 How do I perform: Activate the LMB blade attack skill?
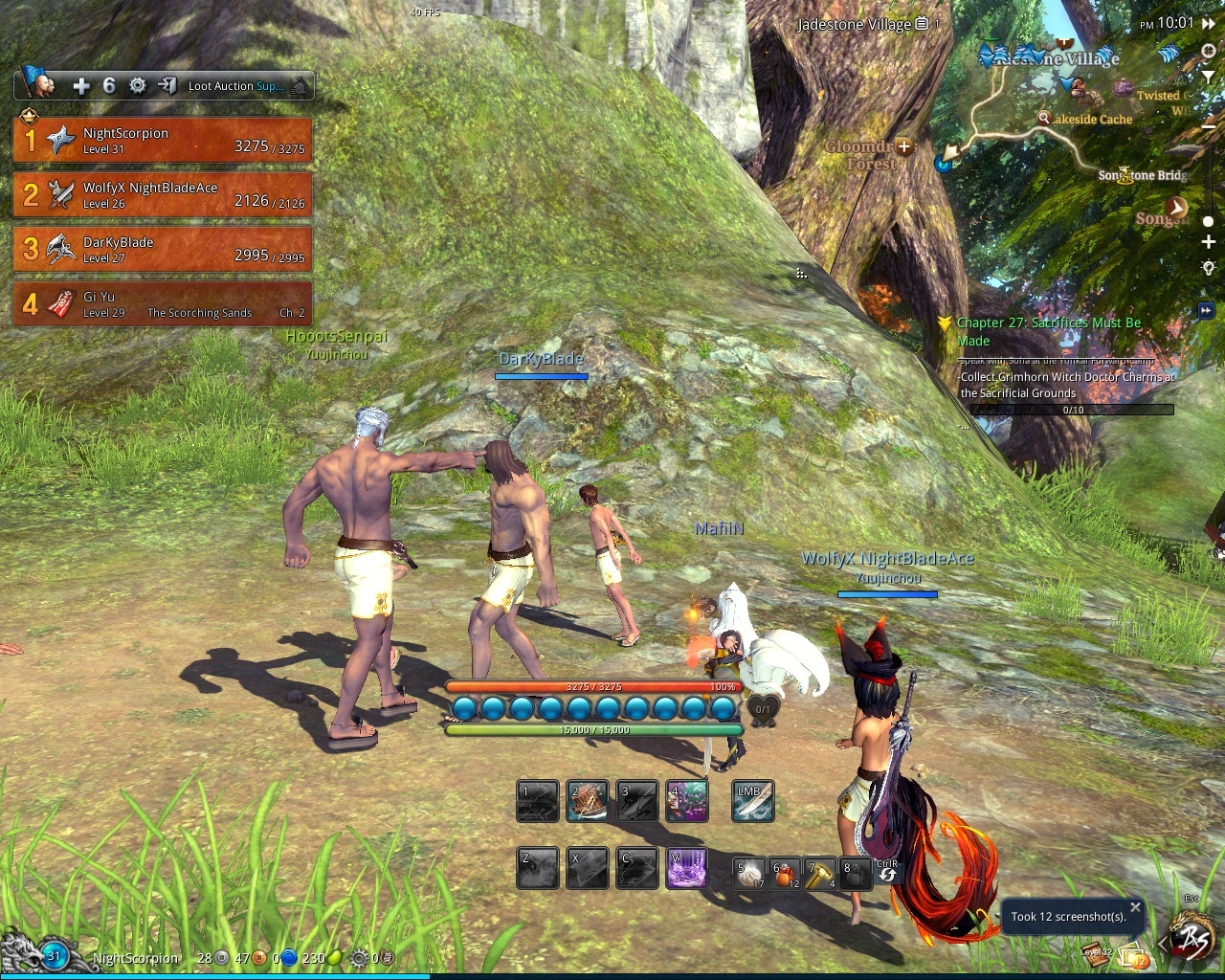pyautogui.click(x=752, y=802)
